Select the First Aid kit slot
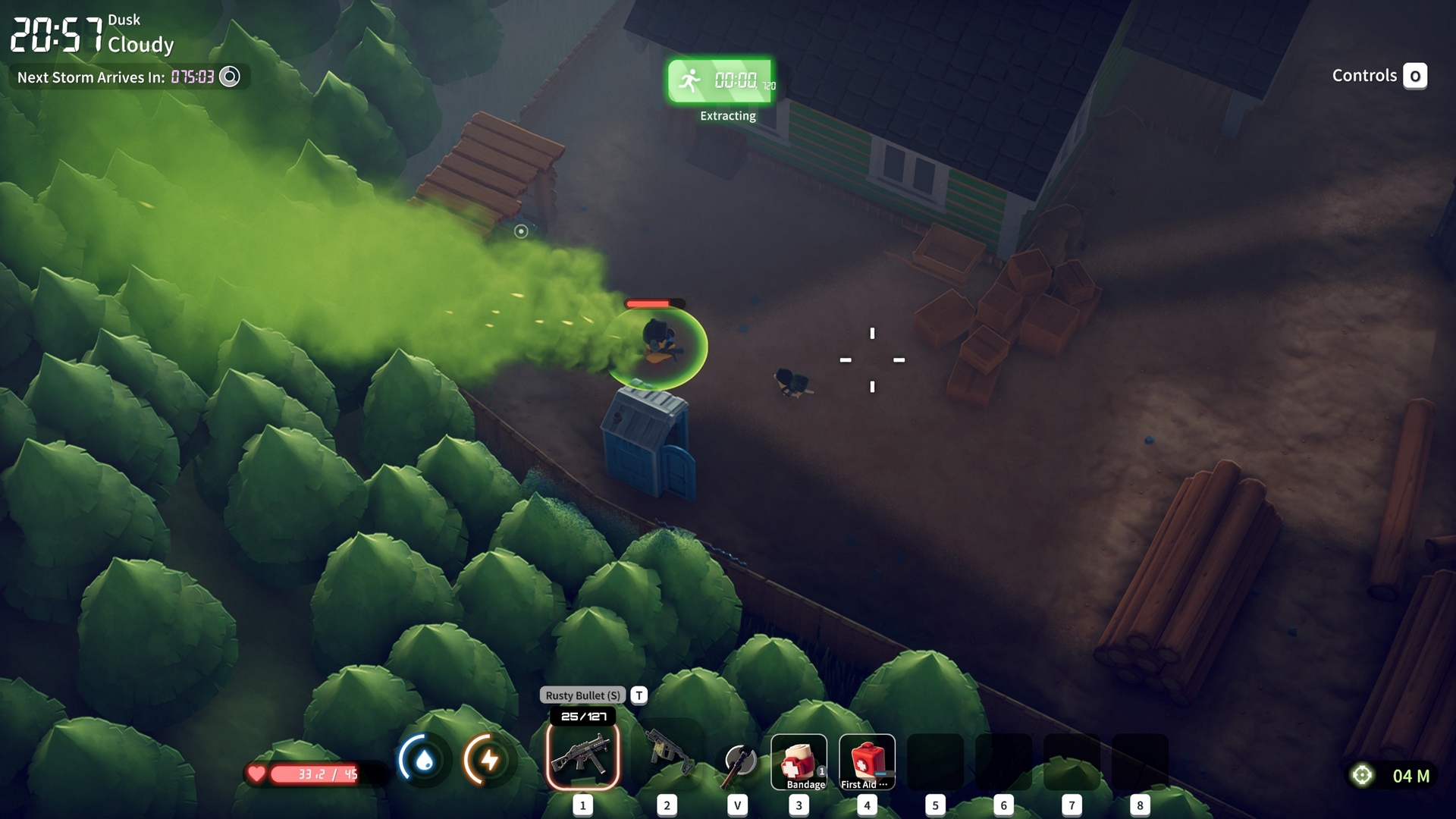 [x=867, y=761]
